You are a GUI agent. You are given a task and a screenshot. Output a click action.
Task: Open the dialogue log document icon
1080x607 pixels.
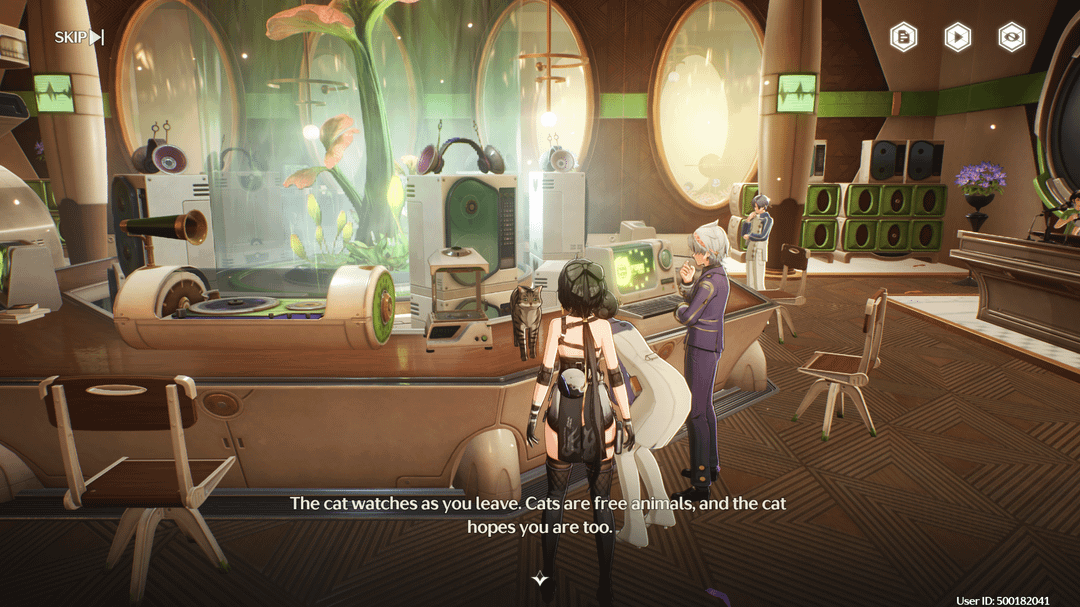904,38
